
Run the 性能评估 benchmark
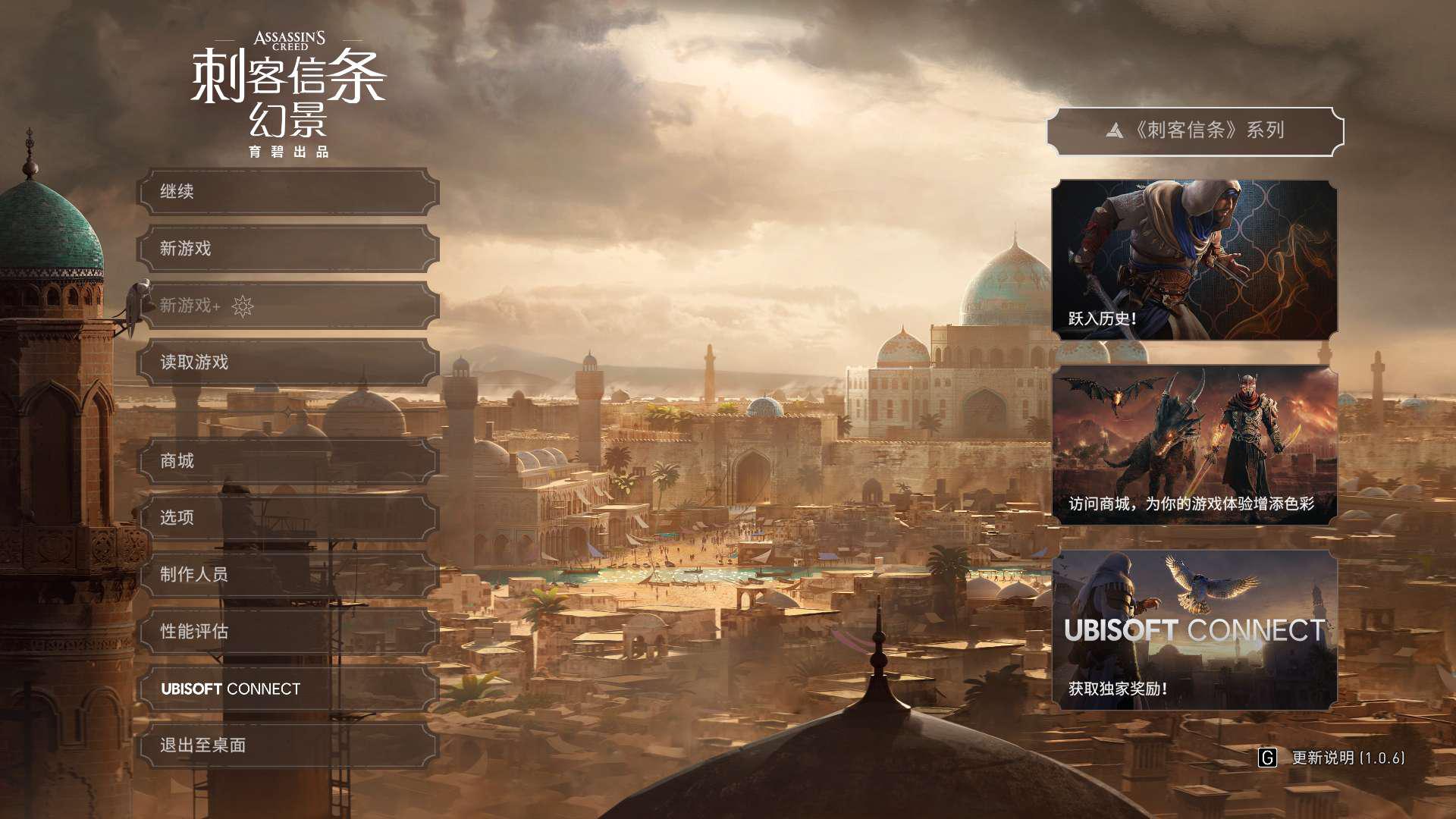coord(288,632)
